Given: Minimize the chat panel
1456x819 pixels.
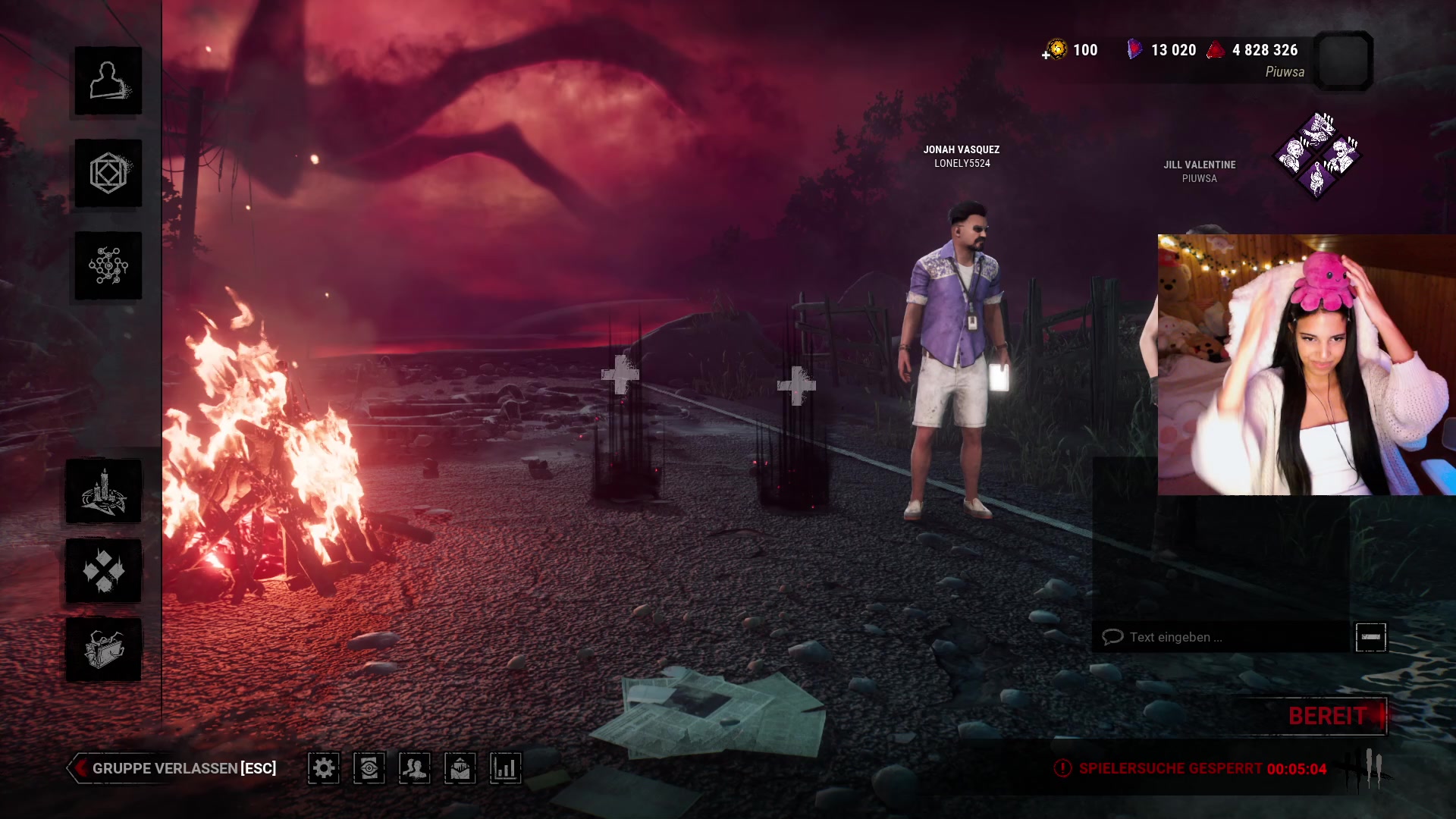Looking at the screenshot, I should point(1371,637).
